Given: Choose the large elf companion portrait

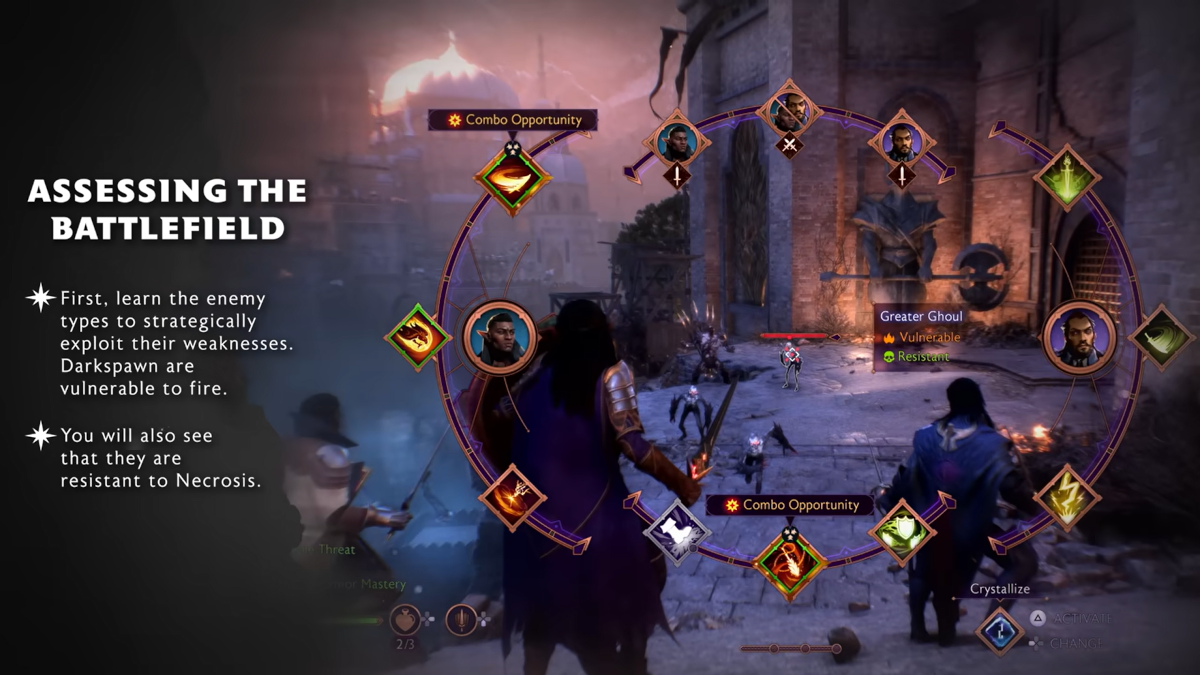Looking at the screenshot, I should 501,337.
